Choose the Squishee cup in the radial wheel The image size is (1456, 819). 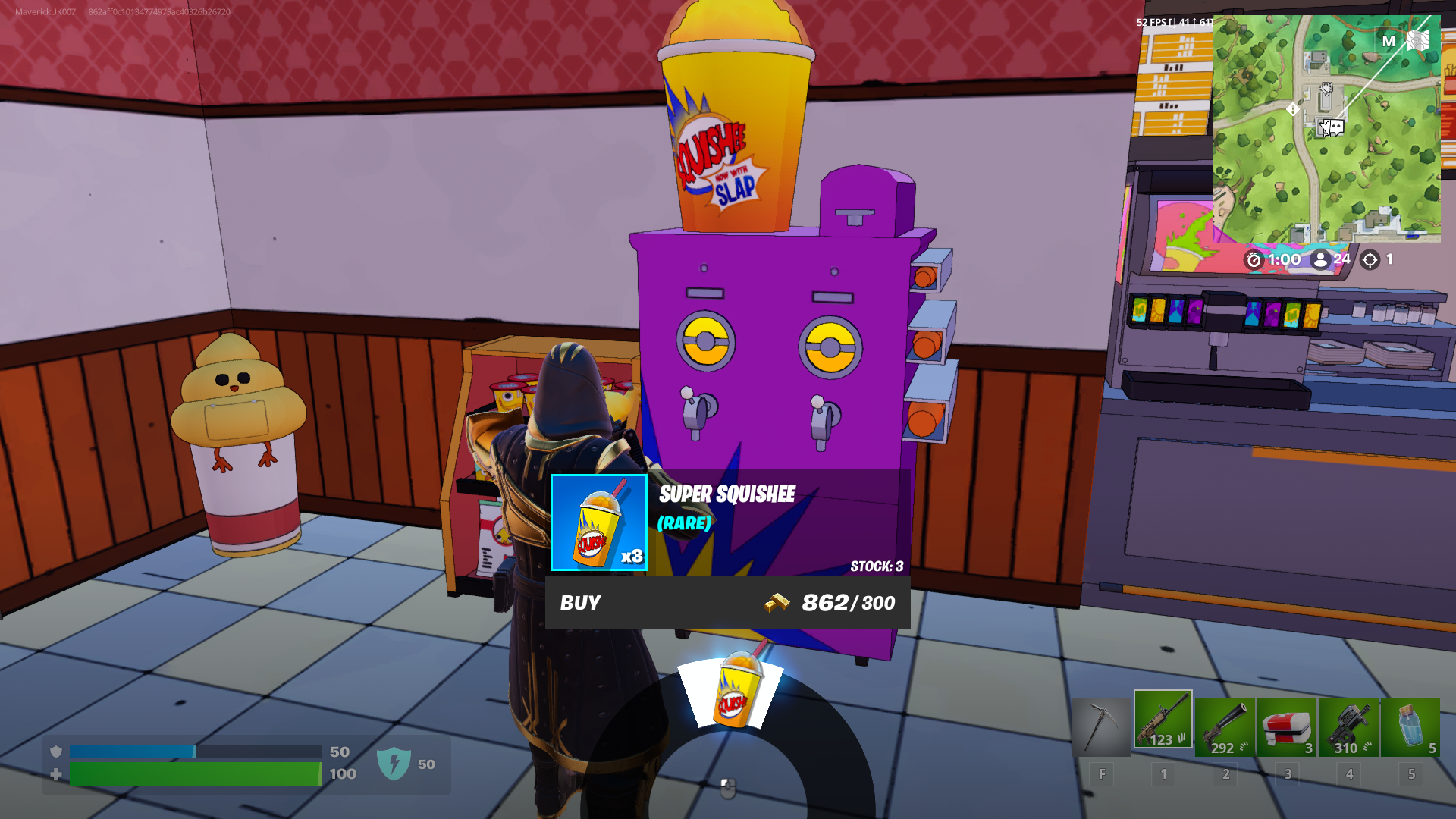(x=733, y=690)
